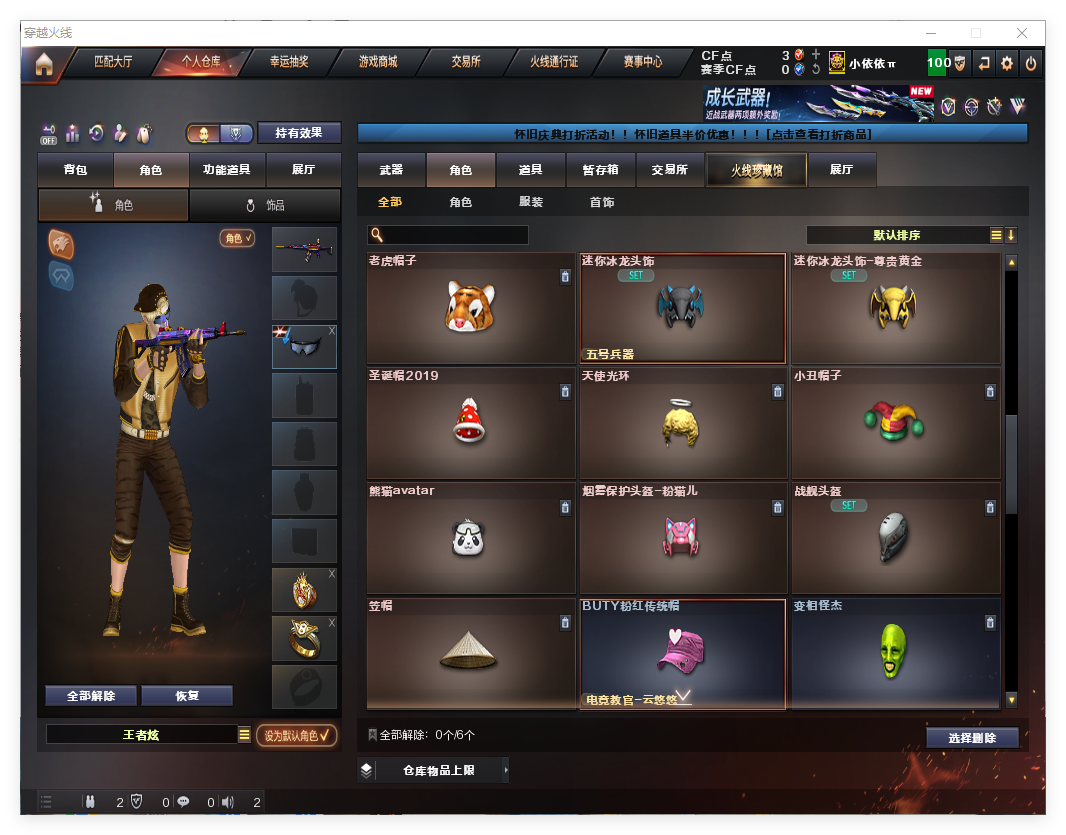Switch to the 背包 backpack tab

click(75, 170)
